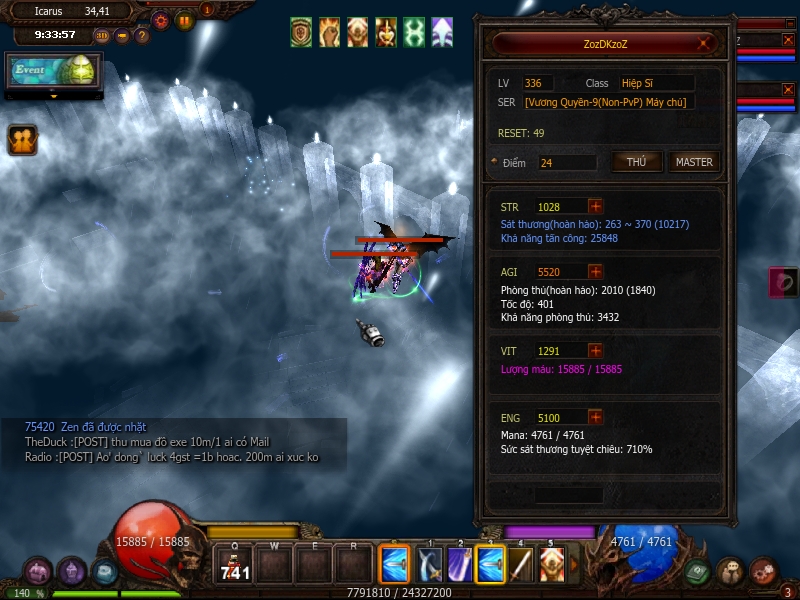This screenshot has height=600, width=800.
Task: Add a point to AGI
Action: pos(596,271)
